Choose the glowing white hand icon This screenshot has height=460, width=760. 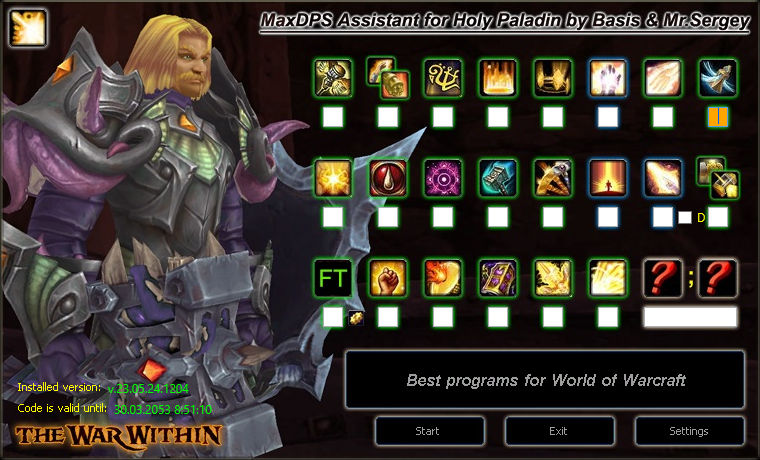click(608, 78)
